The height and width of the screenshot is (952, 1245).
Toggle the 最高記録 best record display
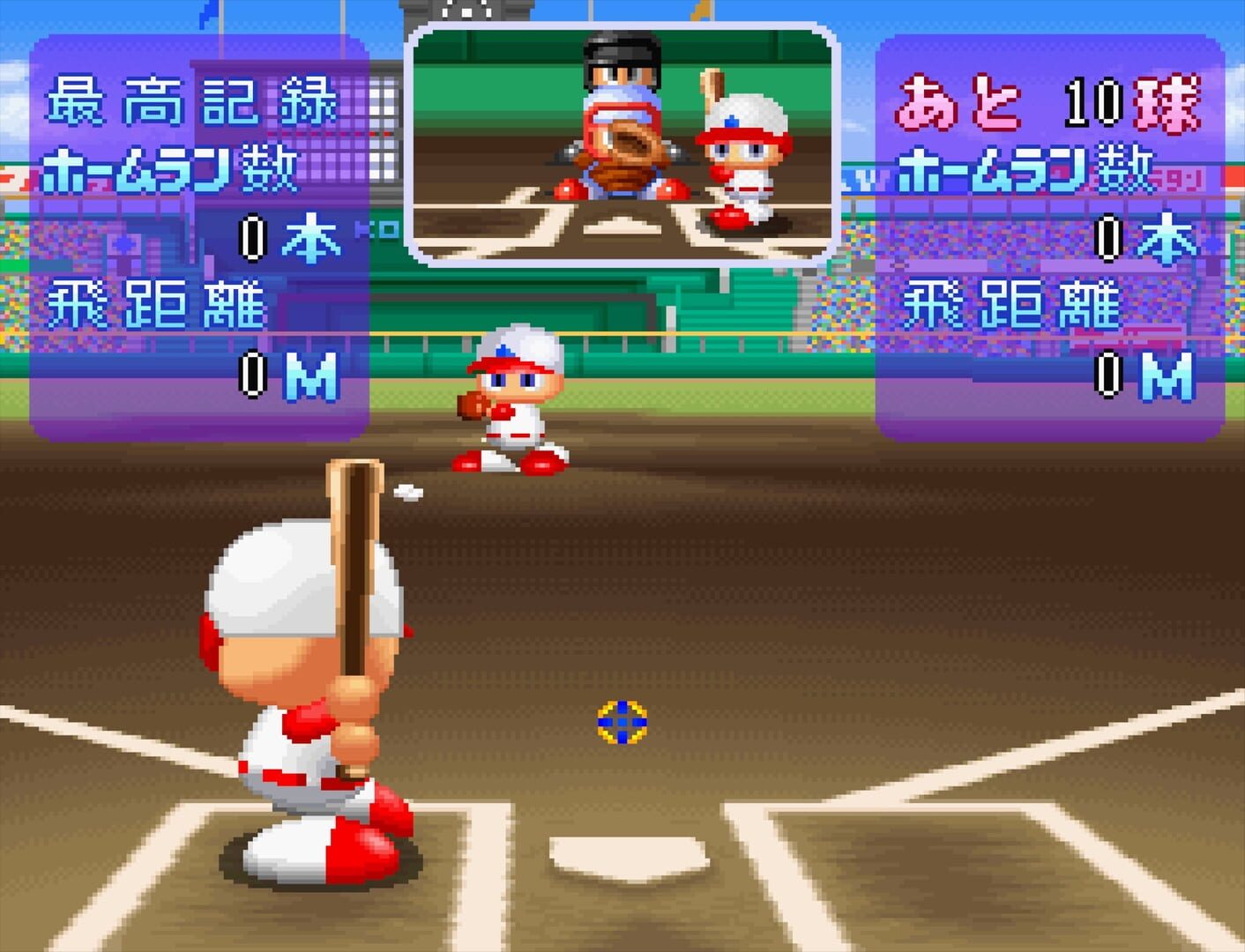(194, 97)
